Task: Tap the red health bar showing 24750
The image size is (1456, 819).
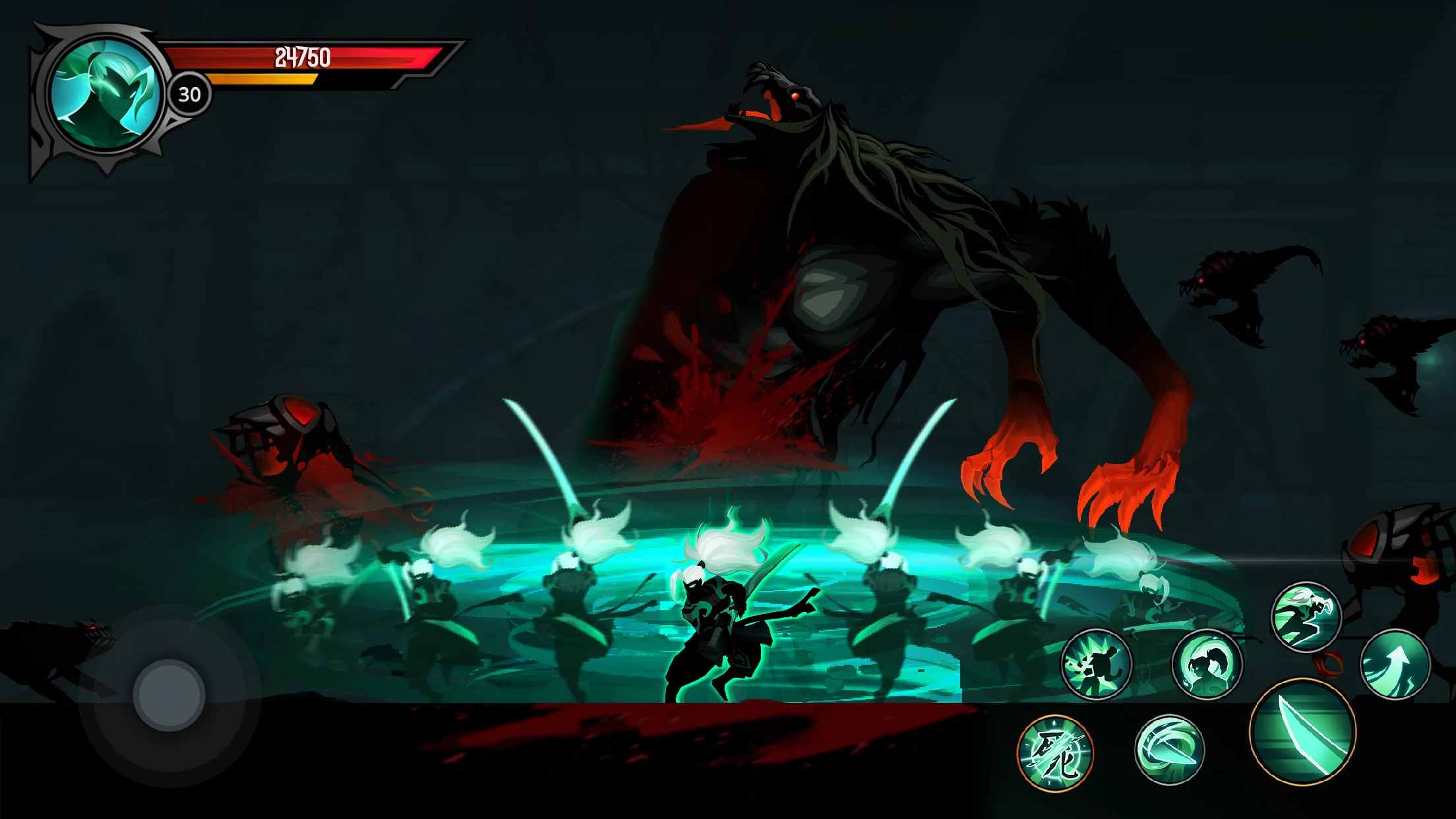Action: click(x=303, y=57)
